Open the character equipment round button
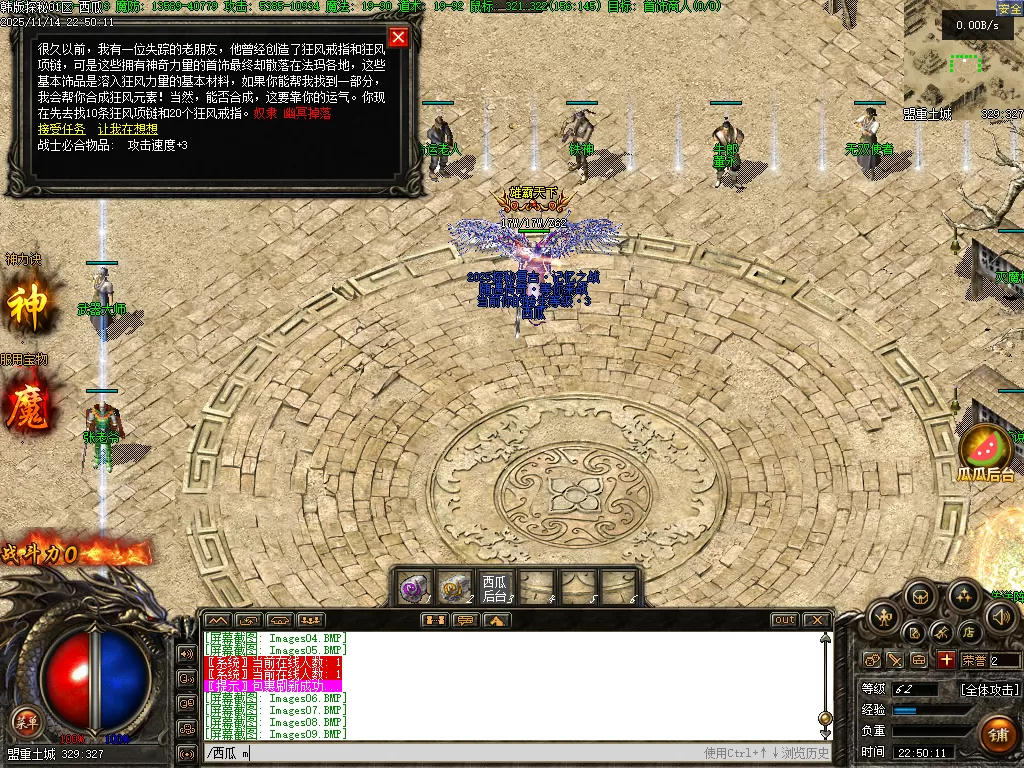Viewport: 1024px width, 768px height. 884,617
